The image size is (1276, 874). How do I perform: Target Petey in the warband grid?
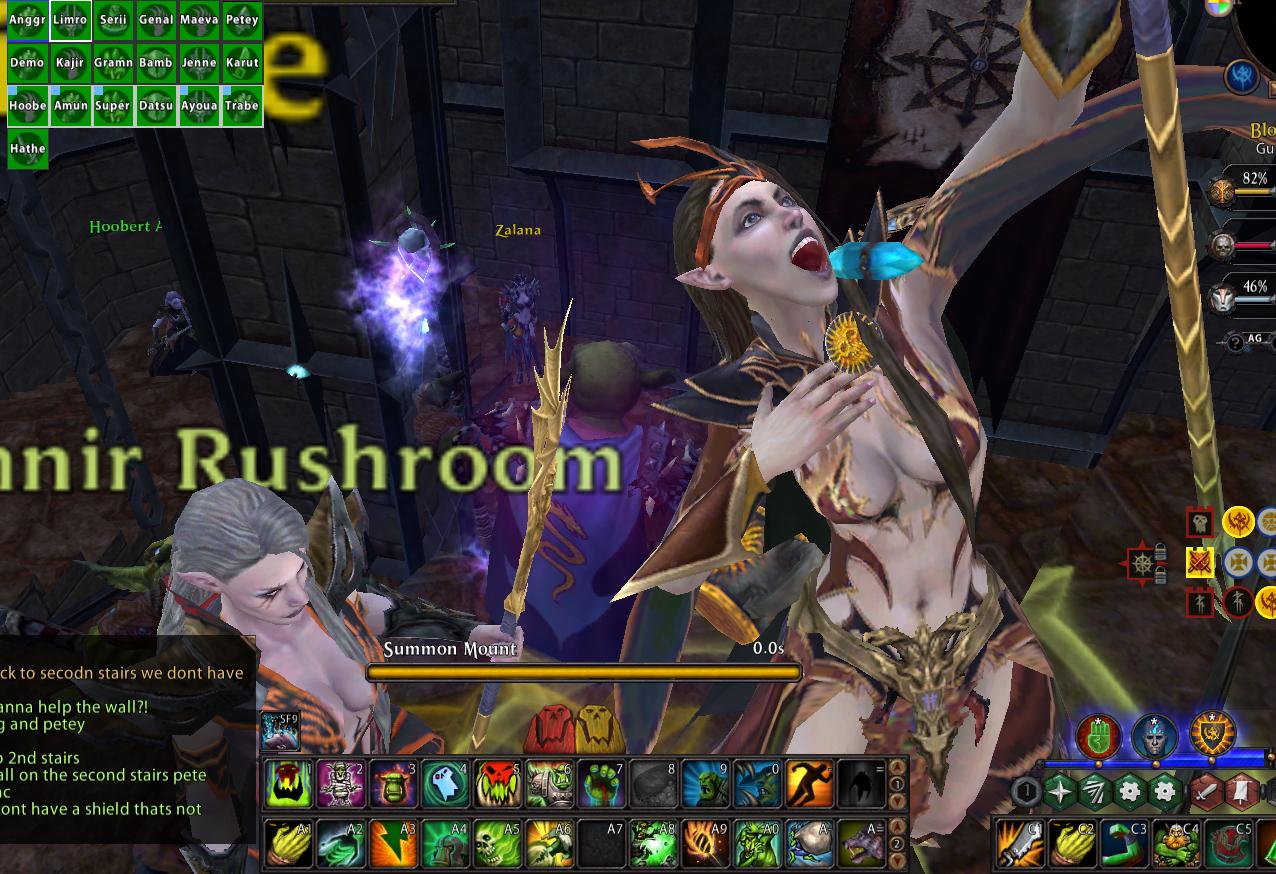click(x=242, y=20)
